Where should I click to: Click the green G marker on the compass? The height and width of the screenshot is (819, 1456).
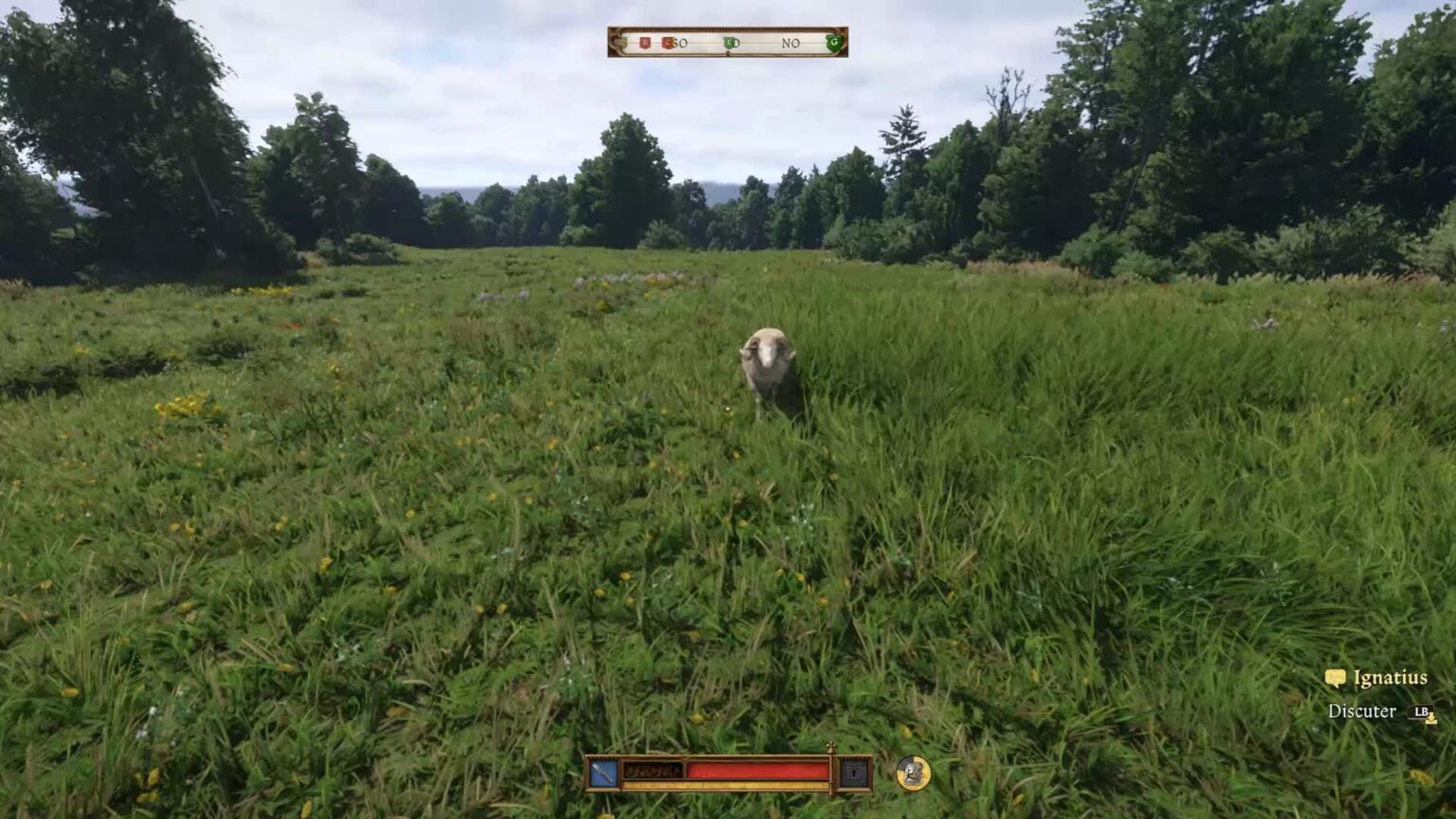click(x=834, y=42)
